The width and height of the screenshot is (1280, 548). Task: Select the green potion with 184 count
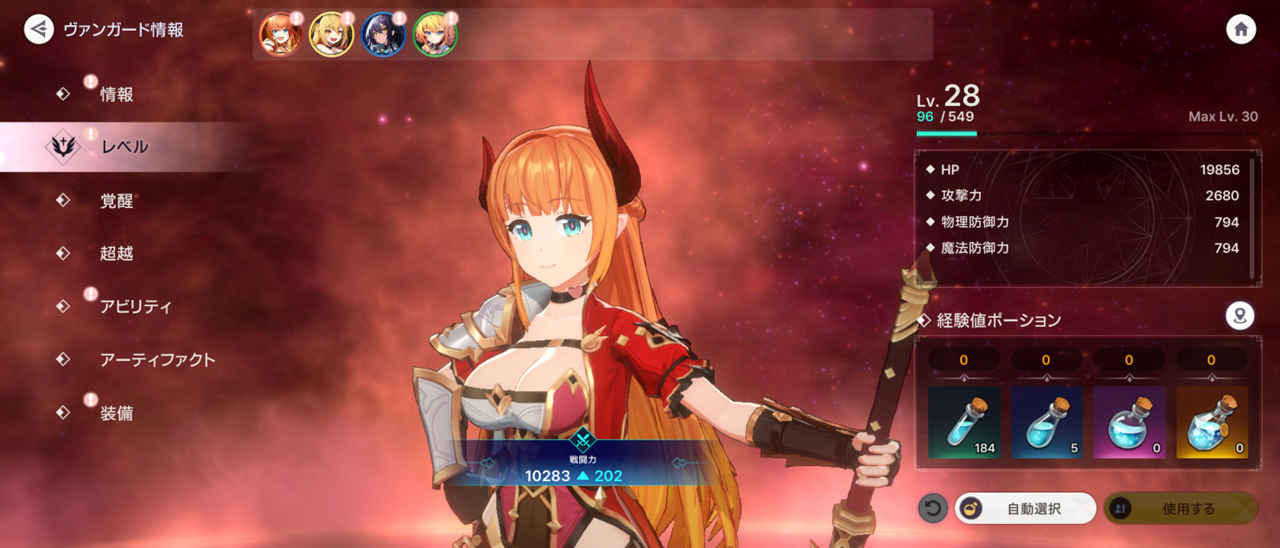[x=964, y=422]
